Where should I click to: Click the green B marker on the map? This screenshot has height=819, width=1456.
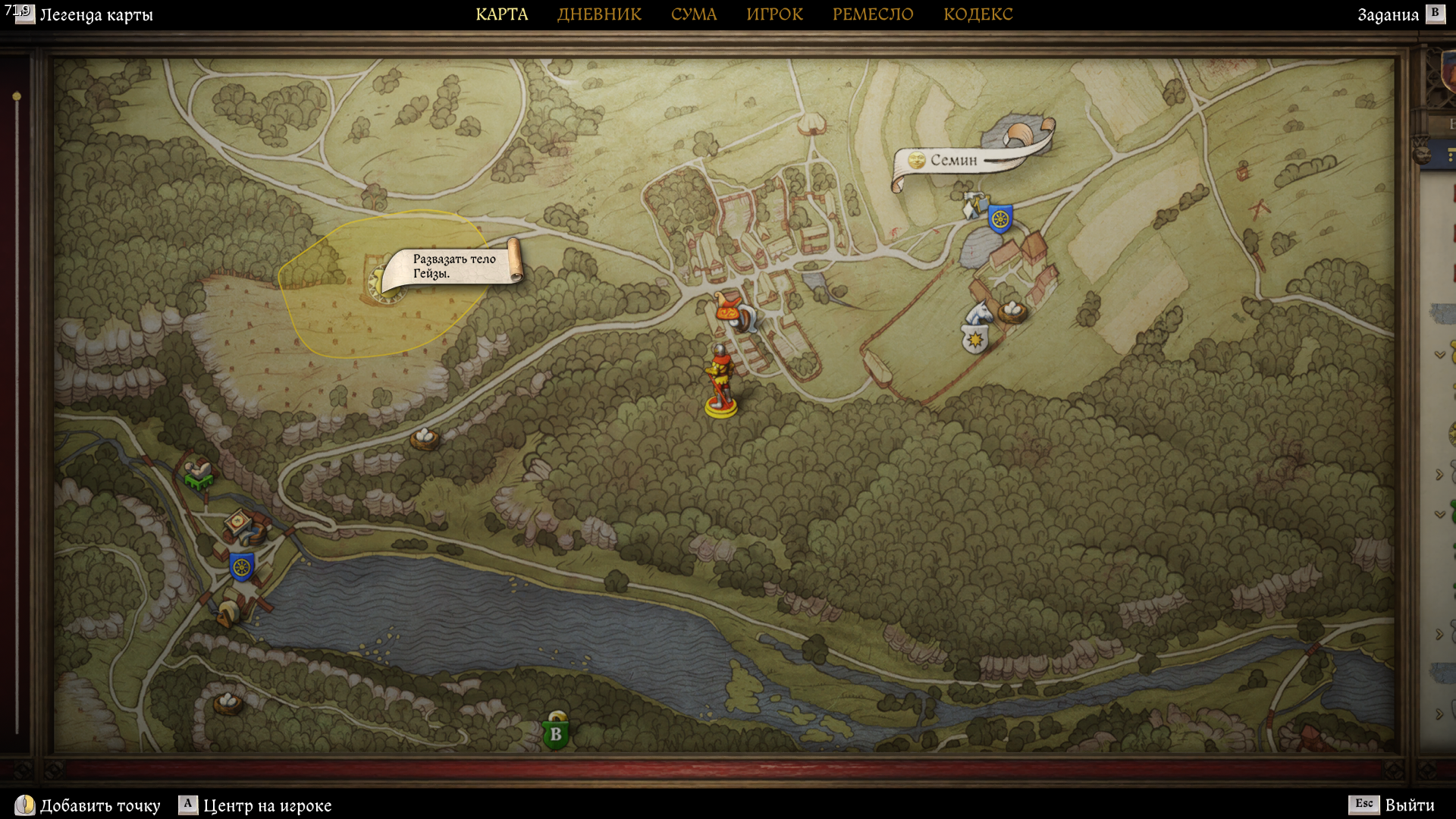556,733
